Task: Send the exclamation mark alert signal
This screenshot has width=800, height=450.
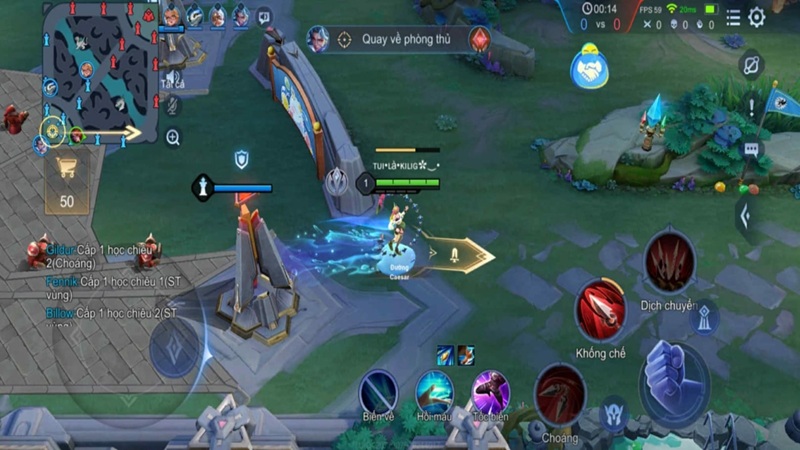Action: pos(752,105)
